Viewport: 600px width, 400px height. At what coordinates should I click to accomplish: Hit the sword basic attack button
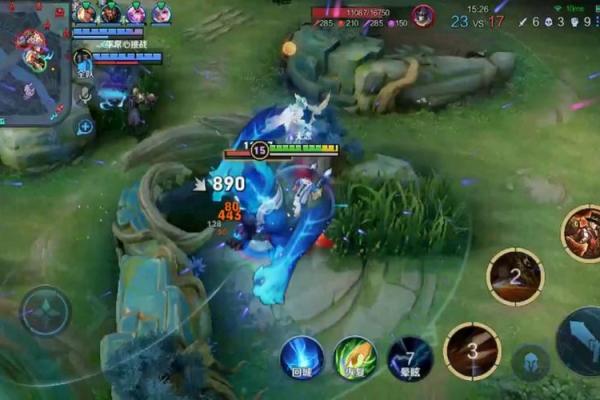582,341
